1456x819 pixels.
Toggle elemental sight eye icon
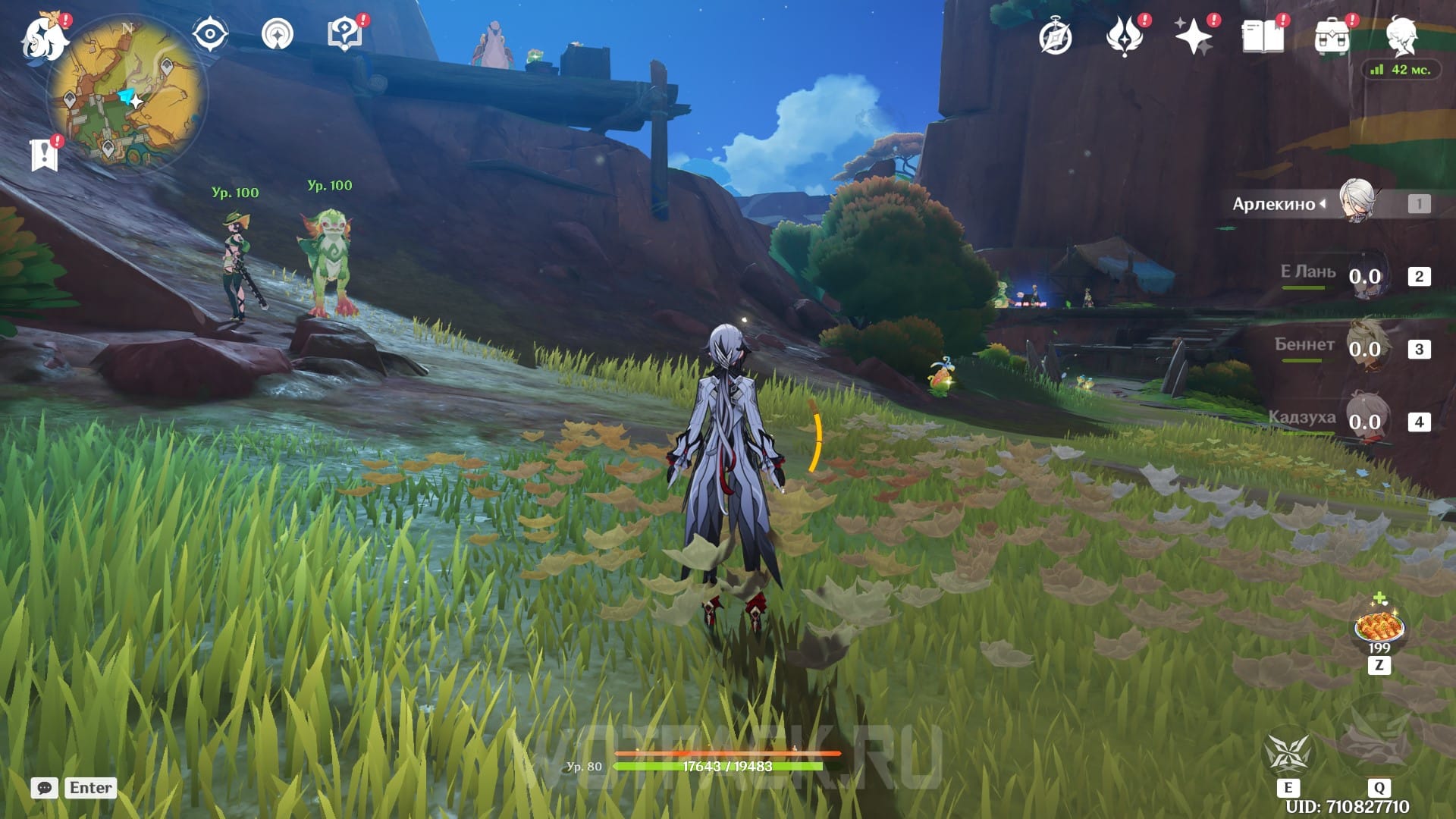[x=210, y=34]
